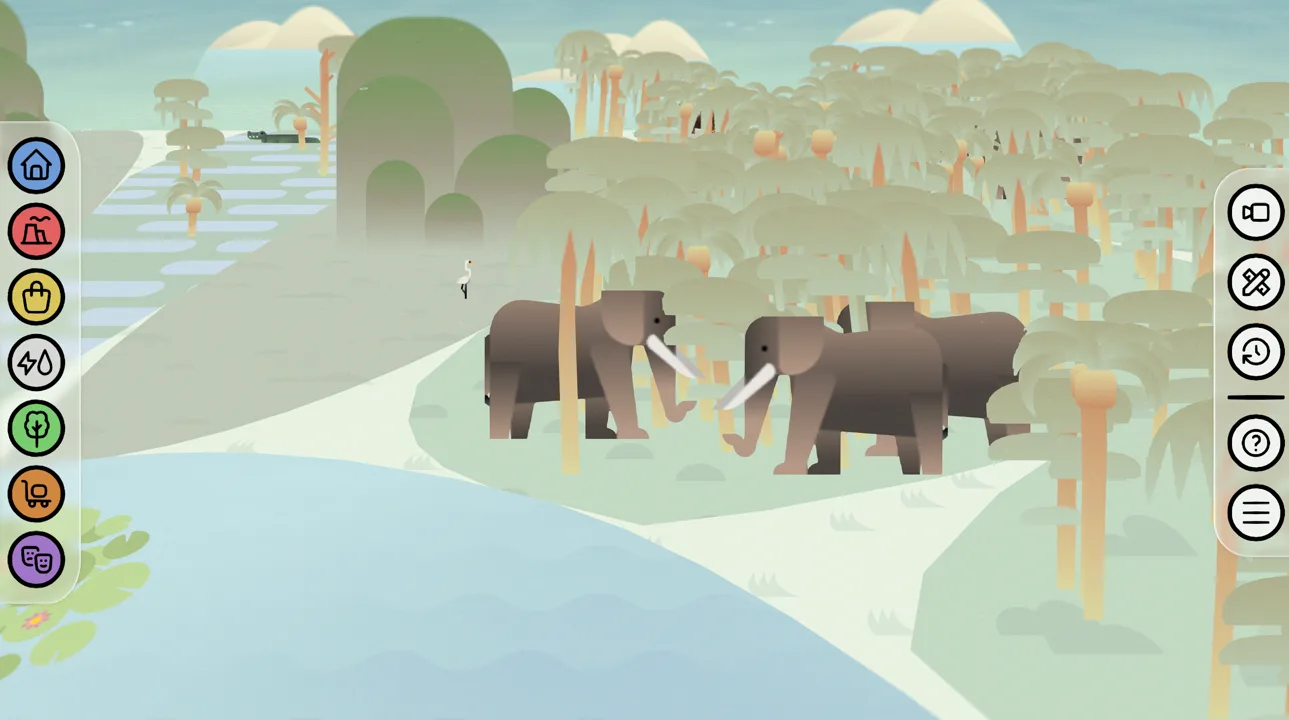The image size is (1289, 720).
Task: Open the help question mark button
Action: 1255,443
